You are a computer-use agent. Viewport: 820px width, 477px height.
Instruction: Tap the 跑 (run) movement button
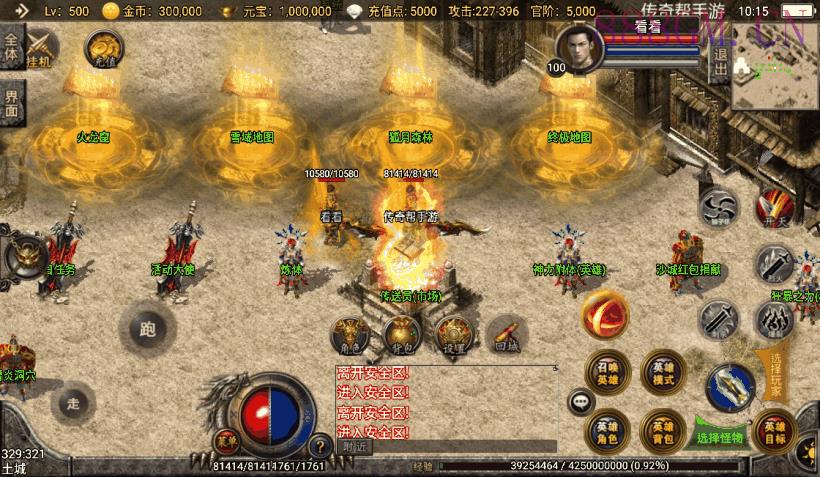tap(149, 328)
